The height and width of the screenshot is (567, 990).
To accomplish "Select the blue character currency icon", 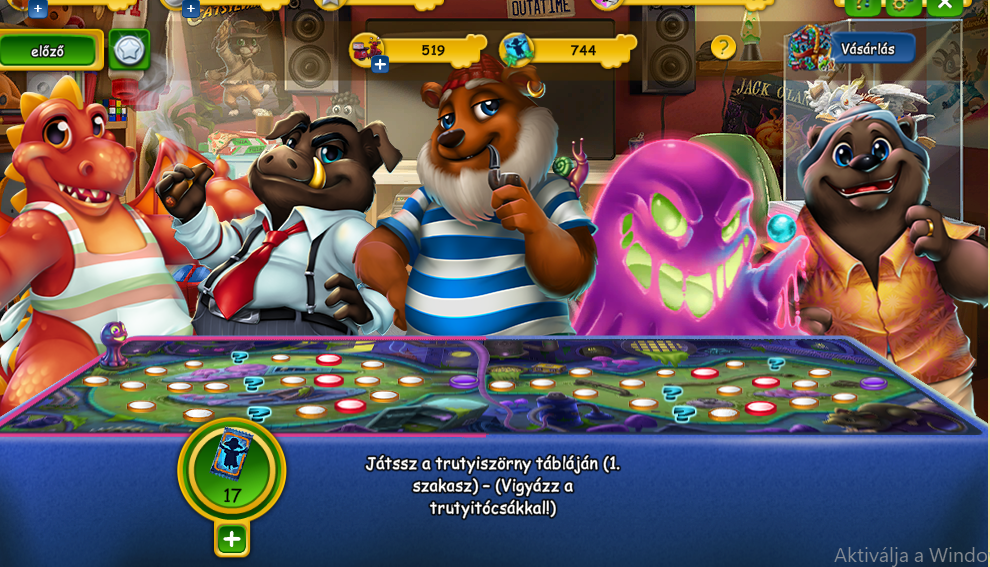I will point(517,49).
